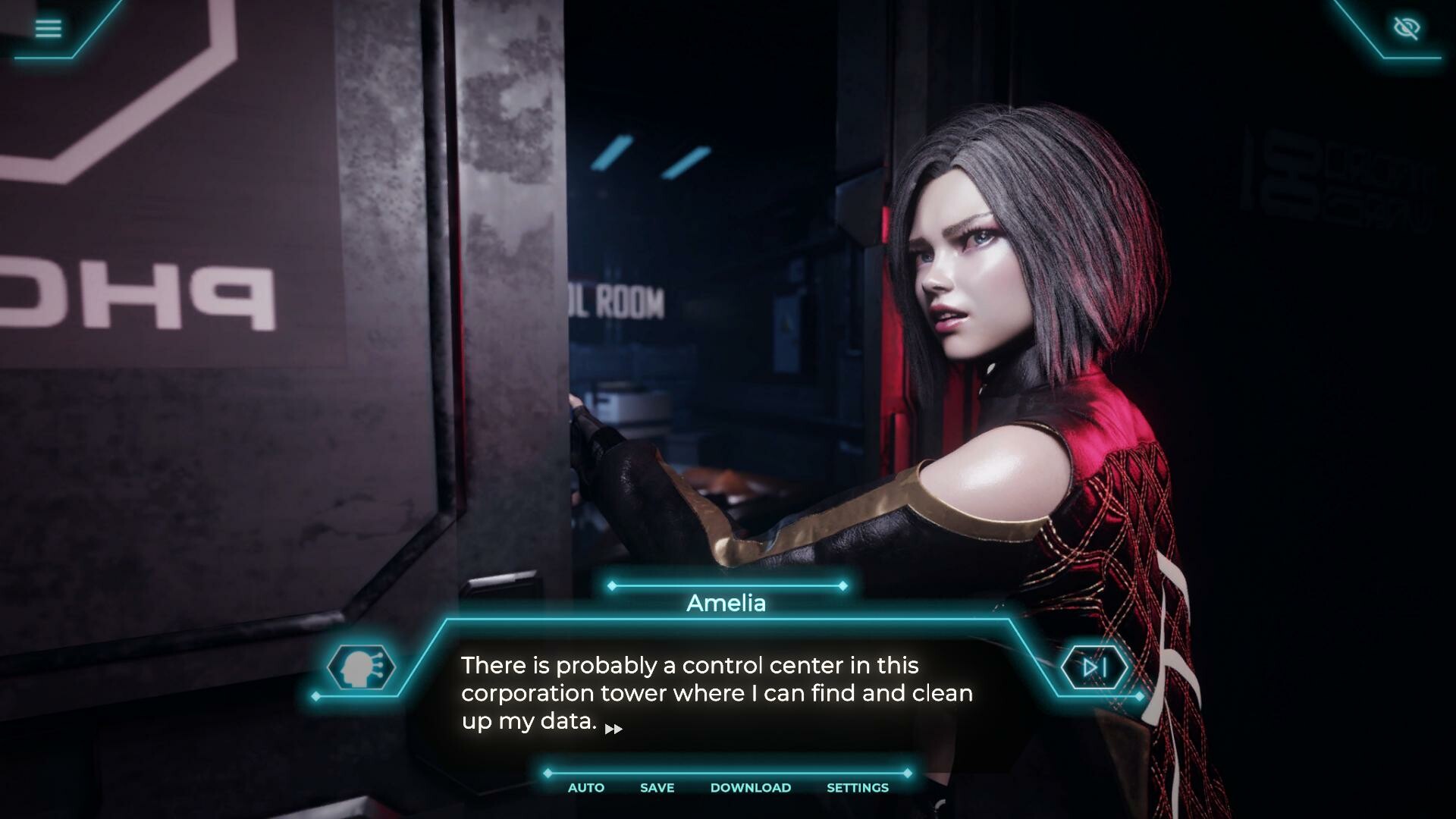Select the DOWNLOAD option
1456x819 pixels.
click(750, 788)
